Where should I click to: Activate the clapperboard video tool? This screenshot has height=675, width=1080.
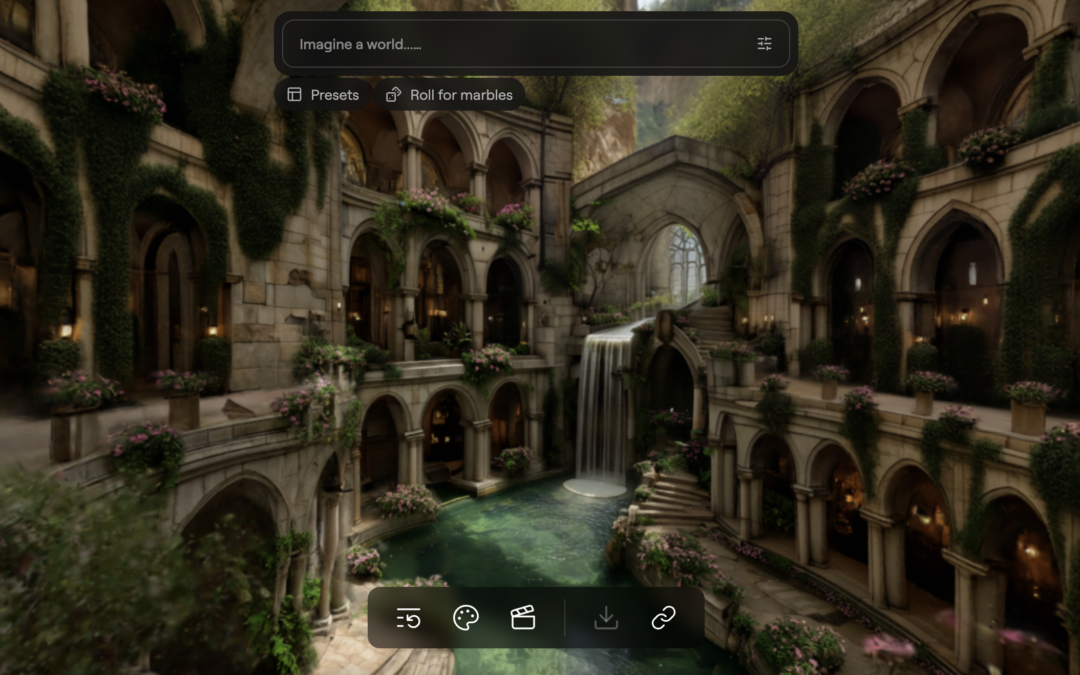(x=523, y=618)
